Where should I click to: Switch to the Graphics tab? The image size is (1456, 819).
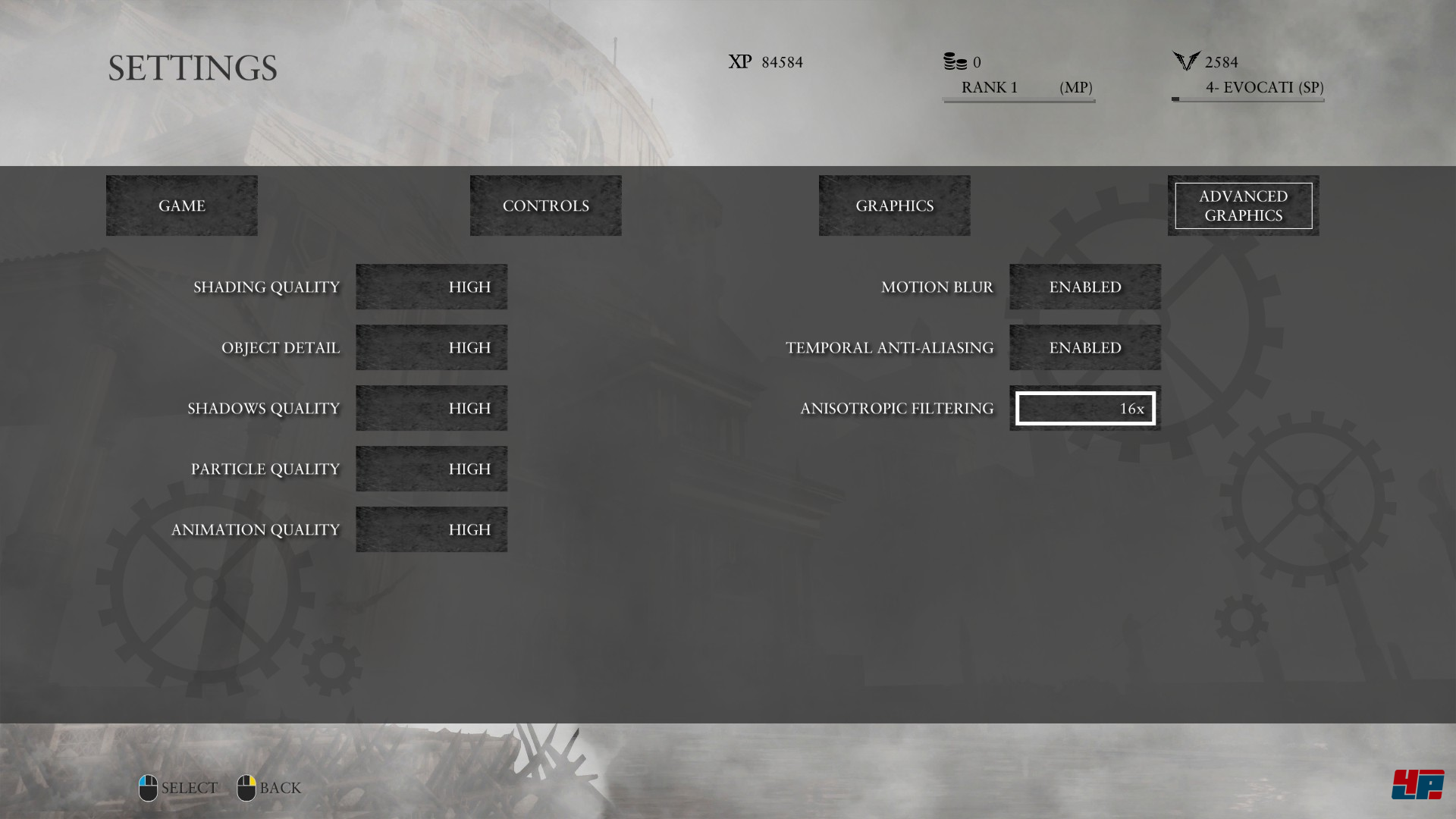pyautogui.click(x=894, y=205)
